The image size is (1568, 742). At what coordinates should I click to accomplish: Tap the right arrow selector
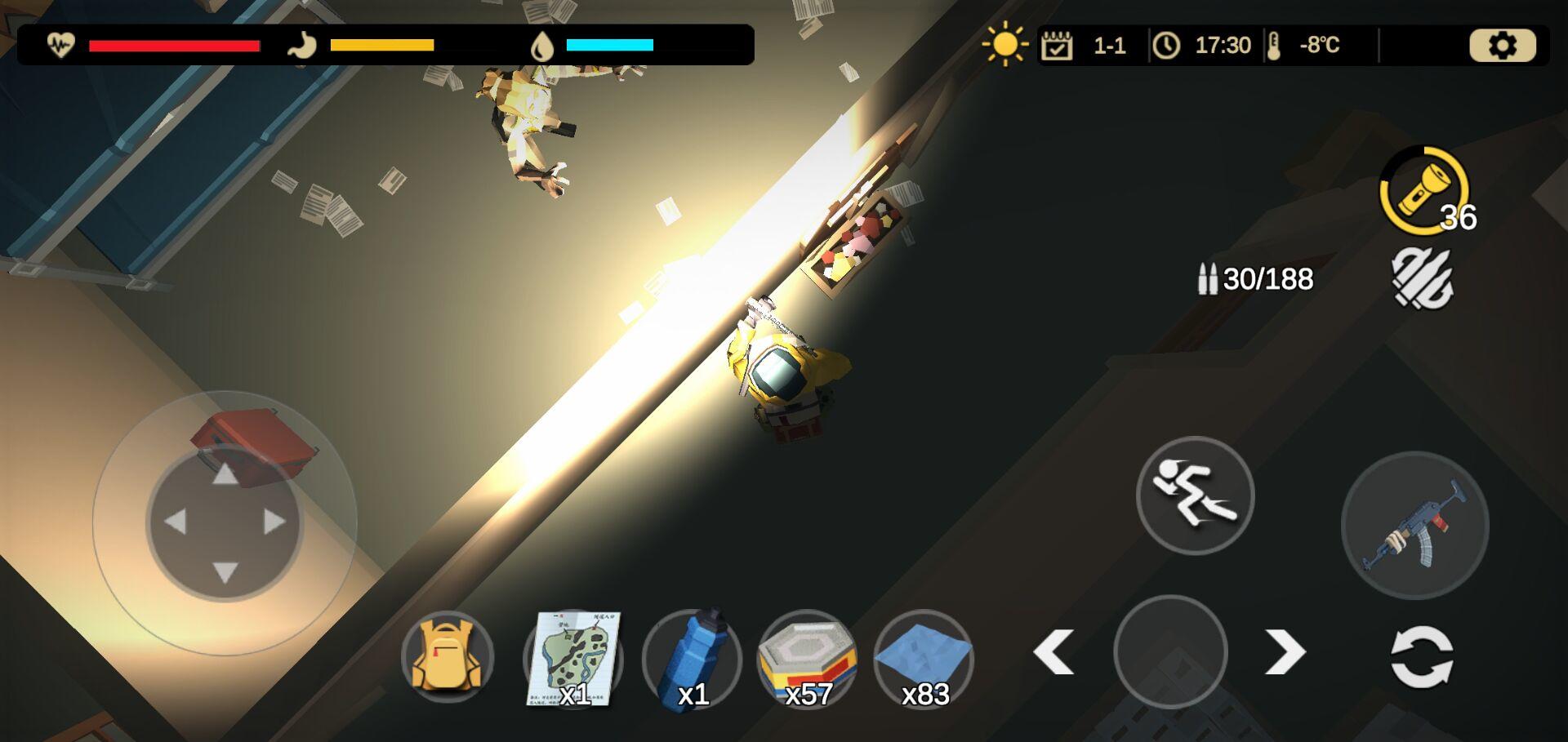tap(1285, 652)
